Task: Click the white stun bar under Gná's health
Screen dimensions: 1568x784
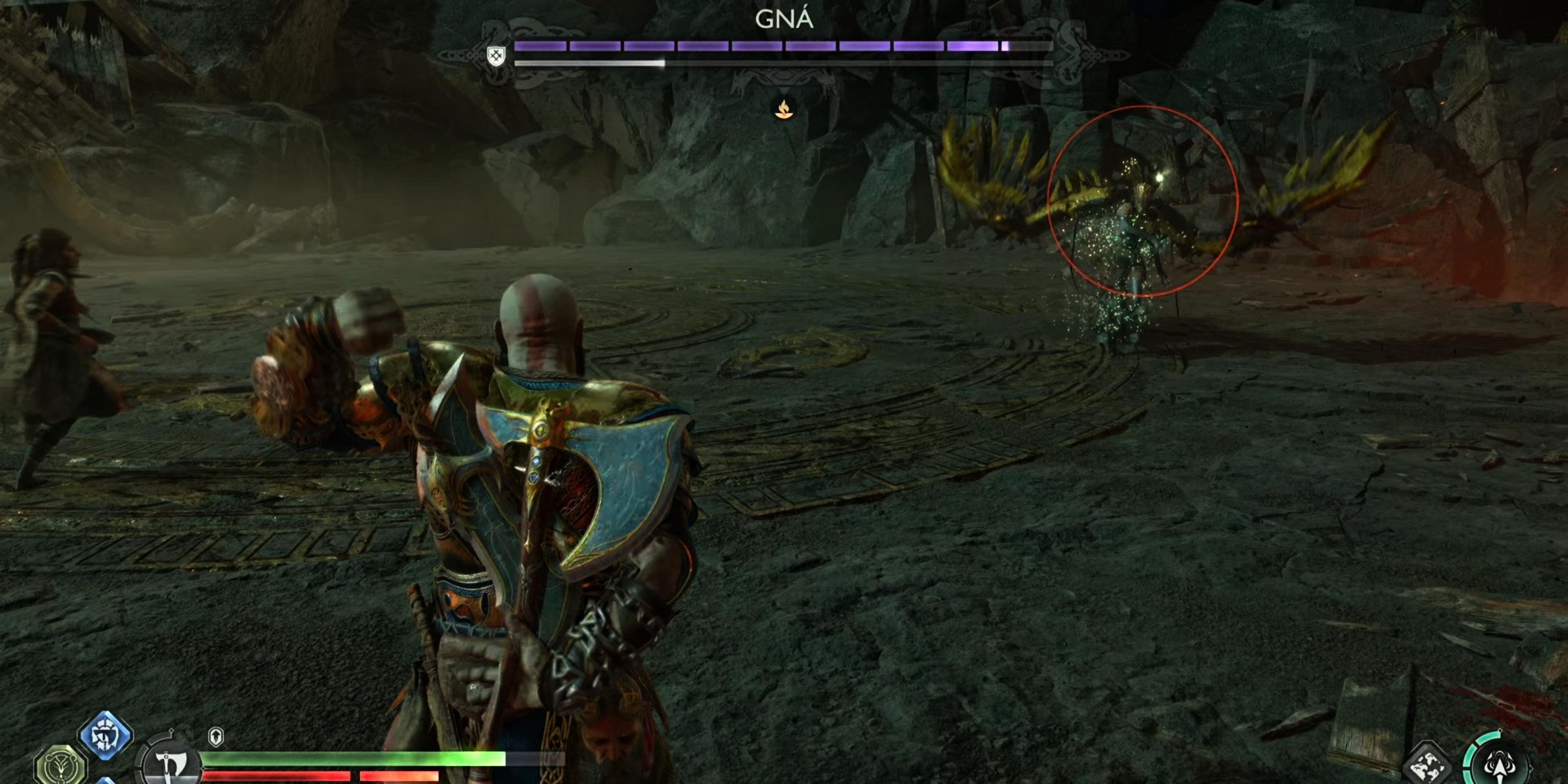Action: tap(591, 62)
